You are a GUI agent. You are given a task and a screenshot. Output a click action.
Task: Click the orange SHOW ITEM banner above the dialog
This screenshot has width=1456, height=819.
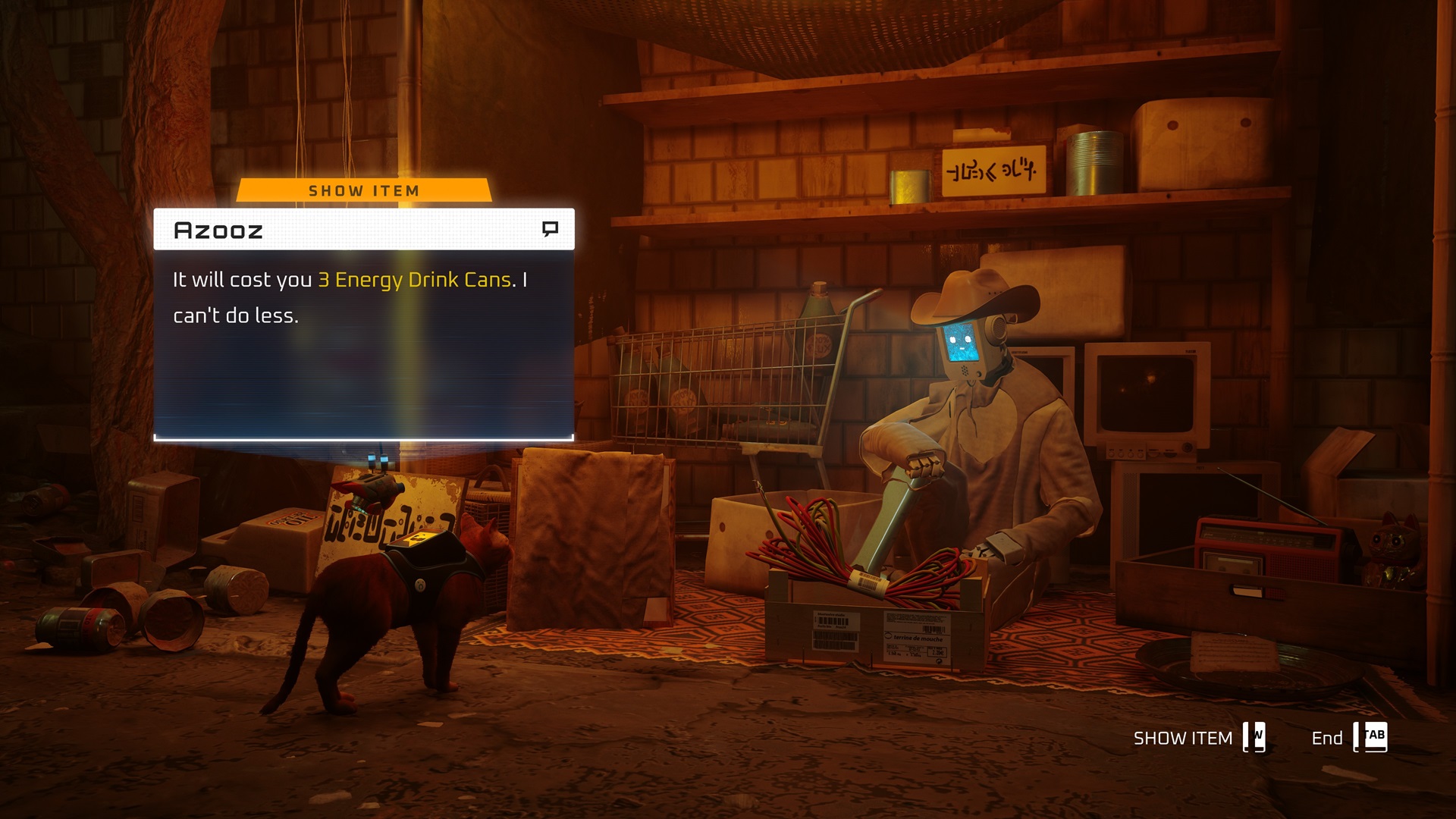pos(364,190)
